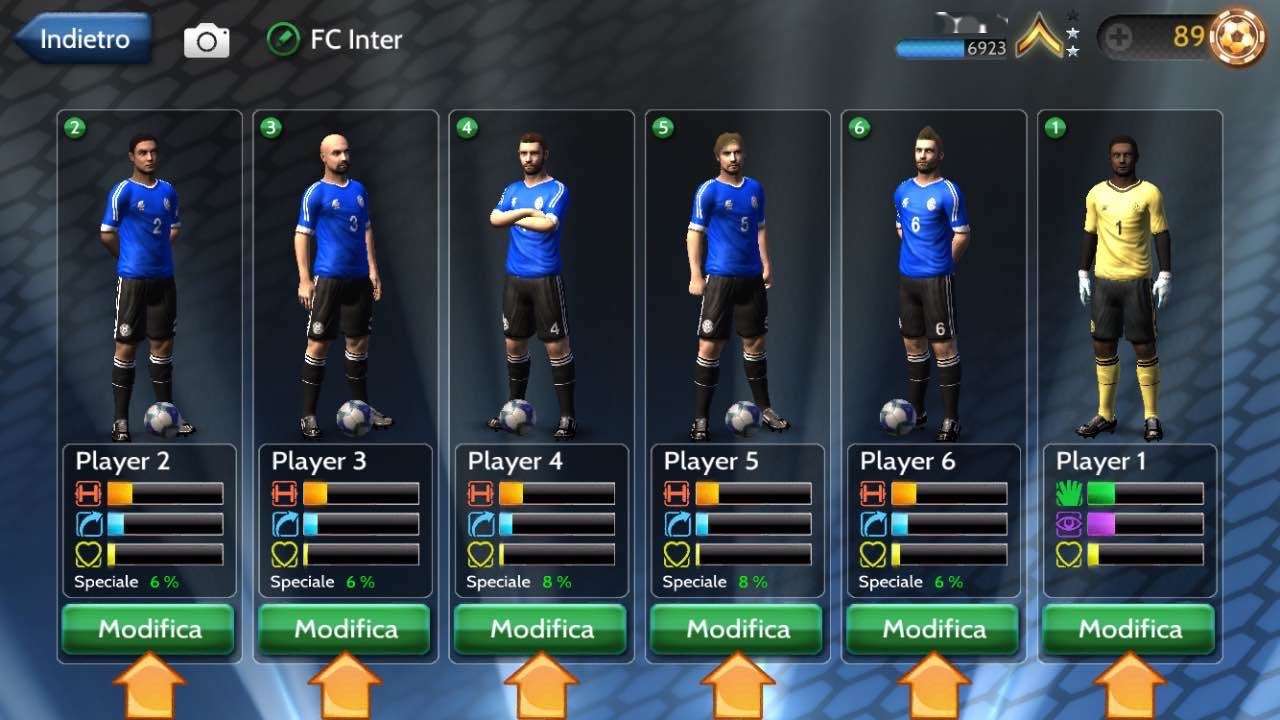Click Modifica for Player 2
Image resolution: width=1280 pixels, height=720 pixels.
click(149, 629)
